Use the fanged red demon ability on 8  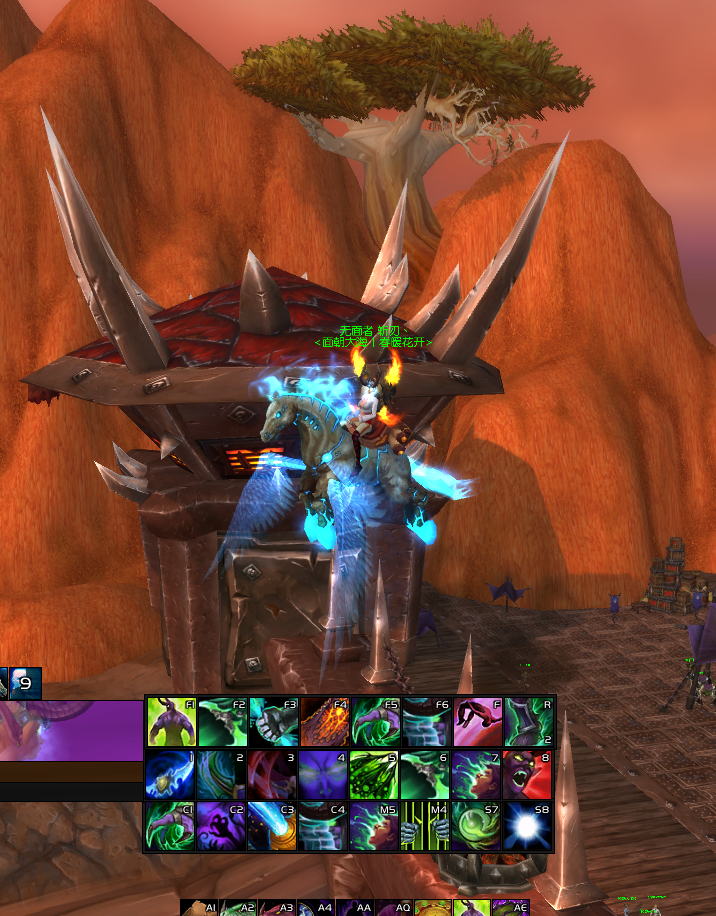[529, 774]
